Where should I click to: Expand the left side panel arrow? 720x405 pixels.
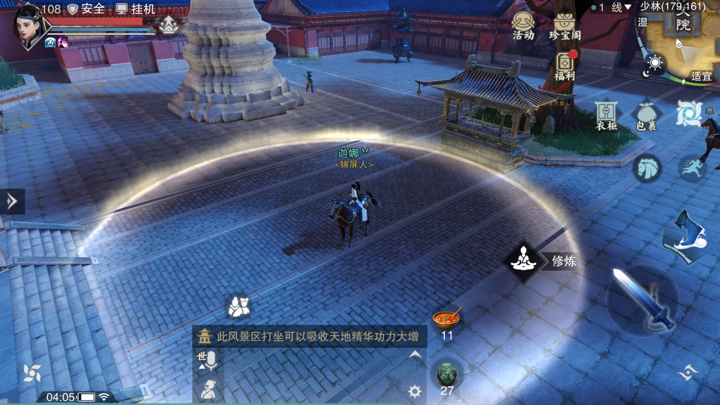click(x=11, y=201)
